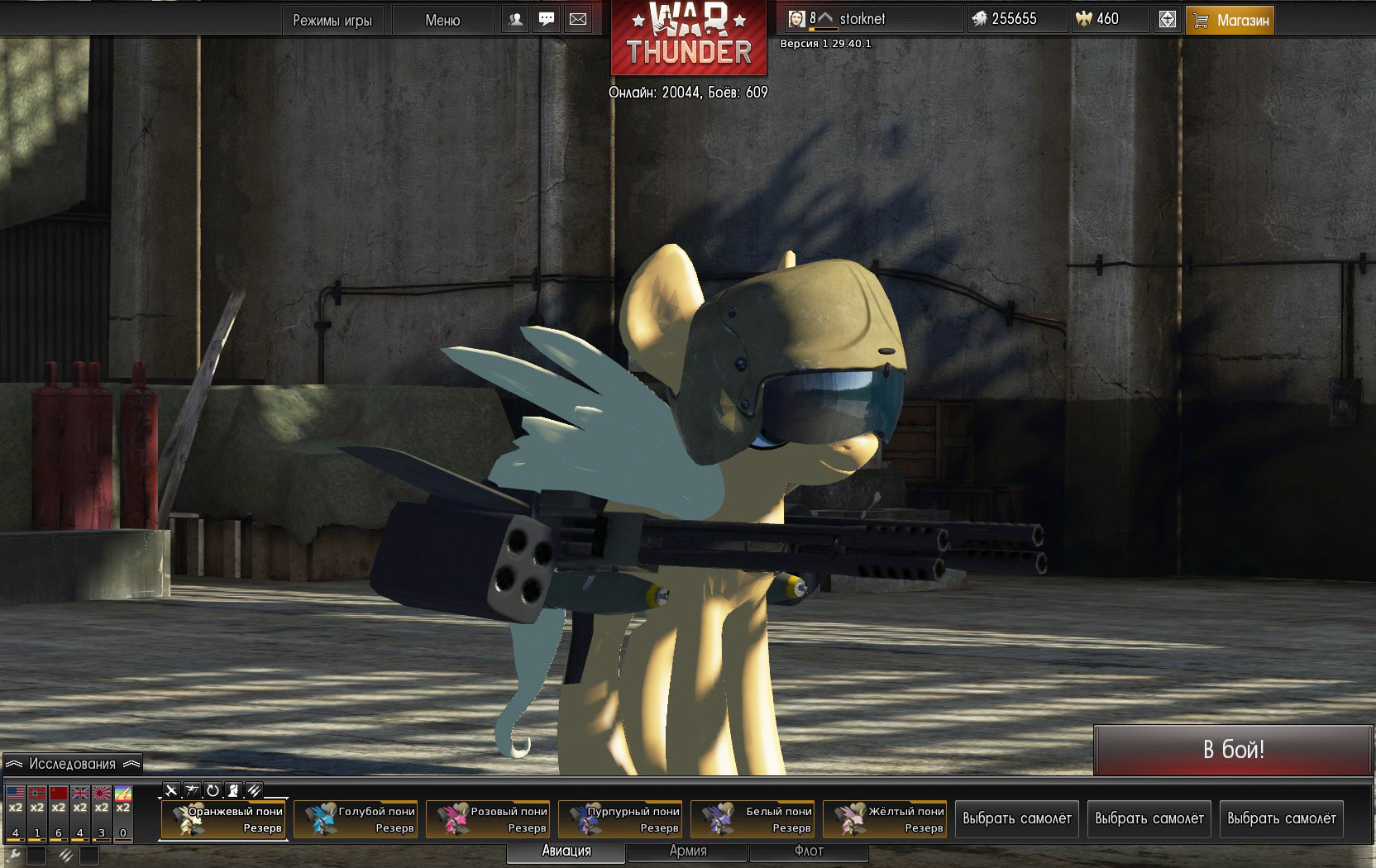Open the chat speech bubble icon
The height and width of the screenshot is (868, 1376).
pos(547,19)
